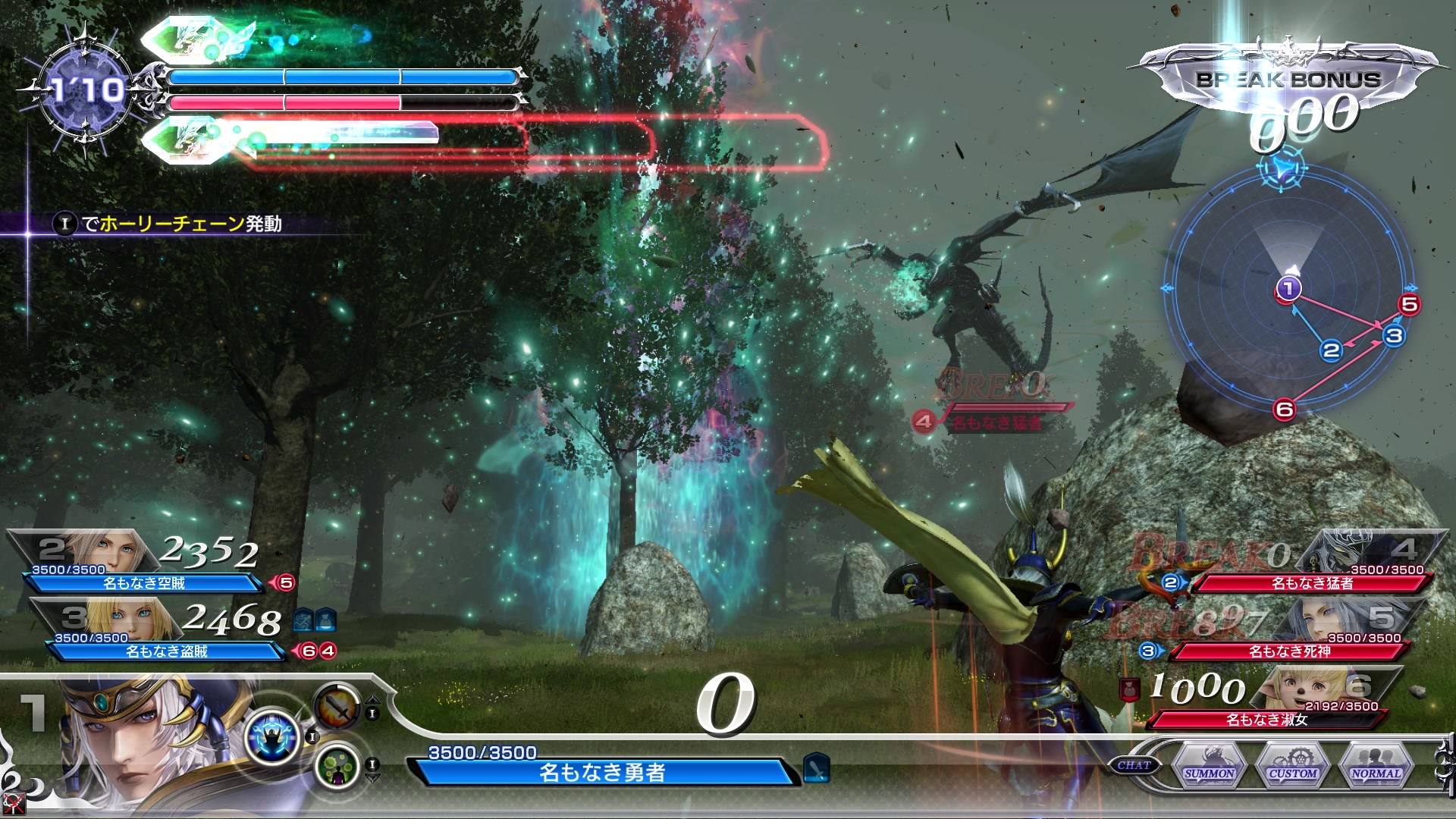Select ally panel 名もなき空賊
The height and width of the screenshot is (819, 1456).
click(144, 582)
